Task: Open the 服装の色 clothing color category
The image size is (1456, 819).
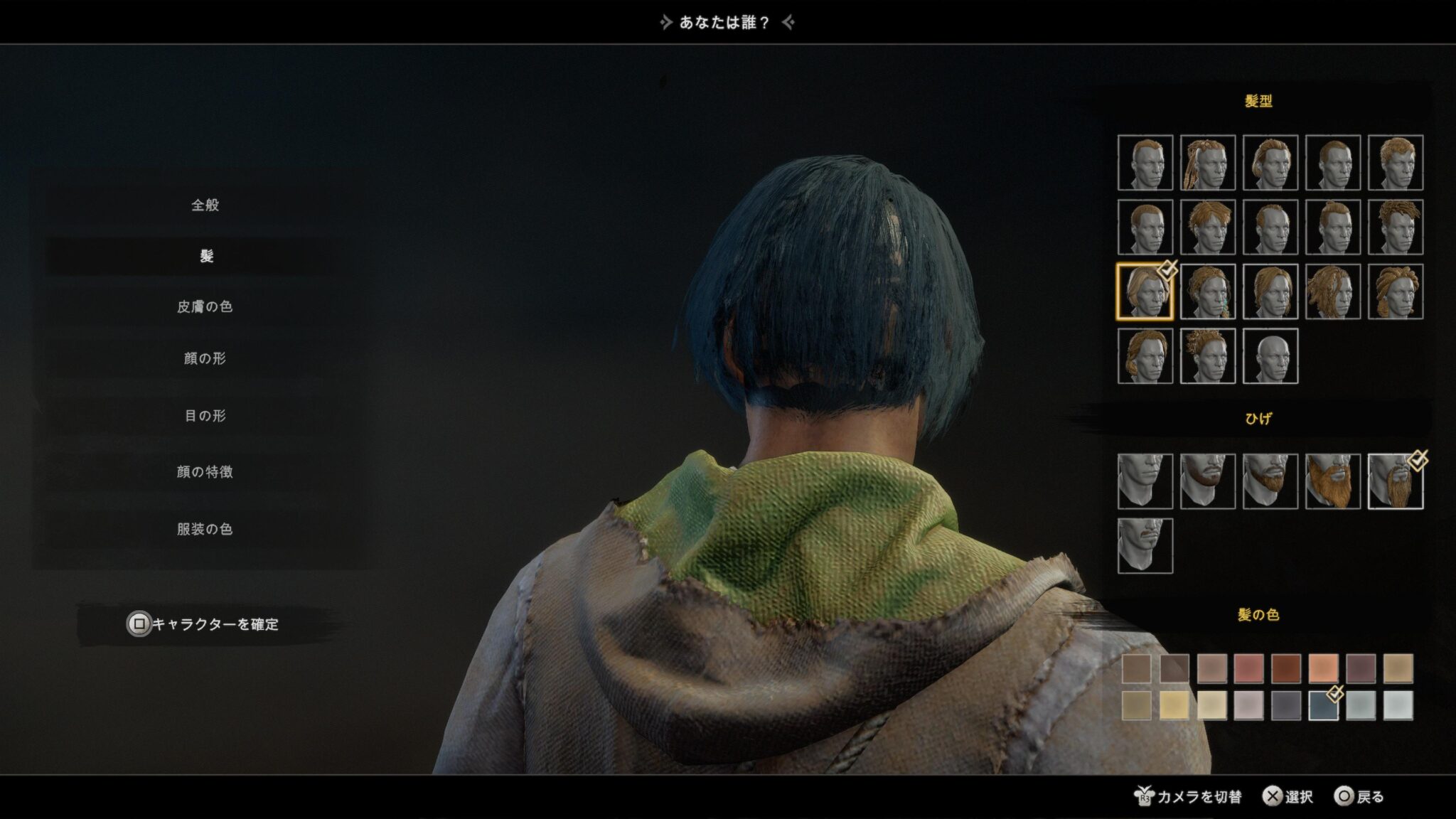Action: click(205, 529)
